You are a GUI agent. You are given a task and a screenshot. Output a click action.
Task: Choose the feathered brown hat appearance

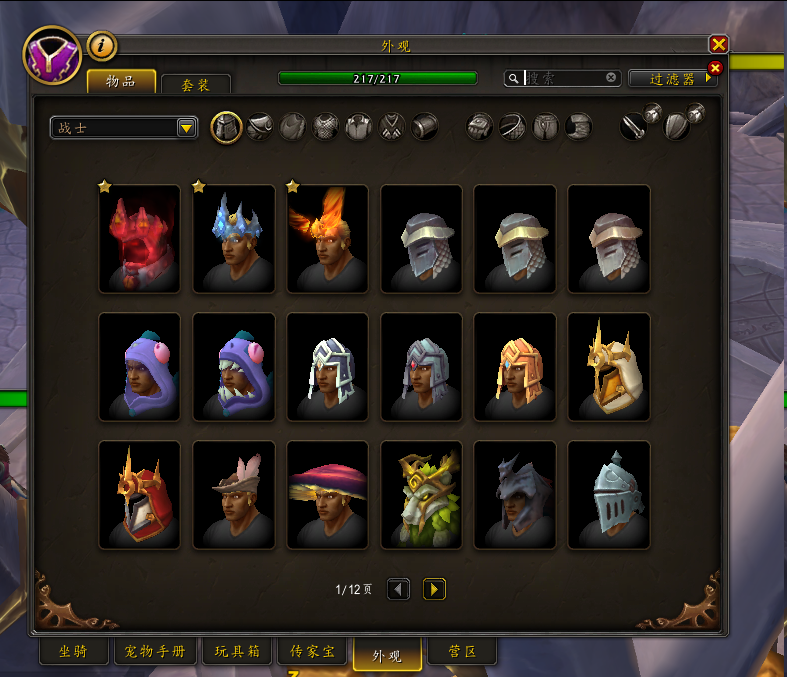tap(233, 495)
